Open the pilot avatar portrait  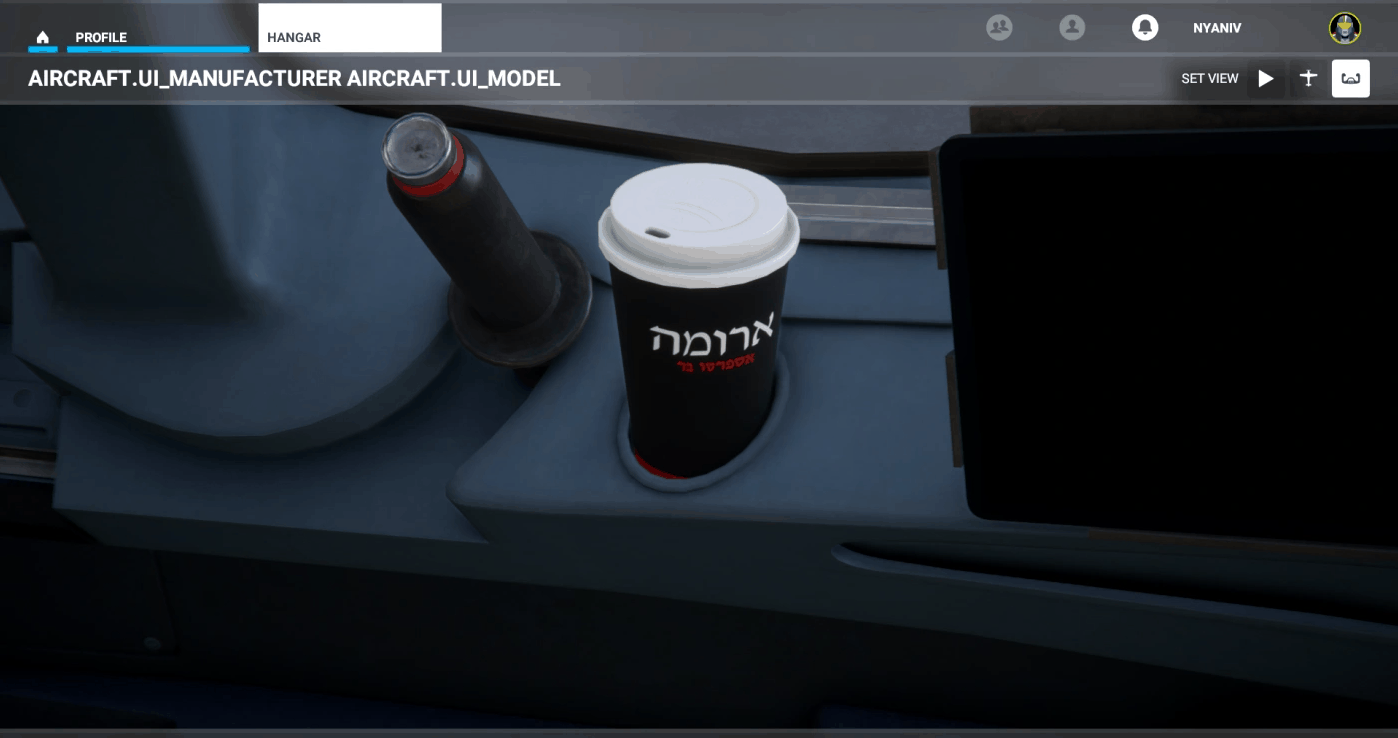1345,28
